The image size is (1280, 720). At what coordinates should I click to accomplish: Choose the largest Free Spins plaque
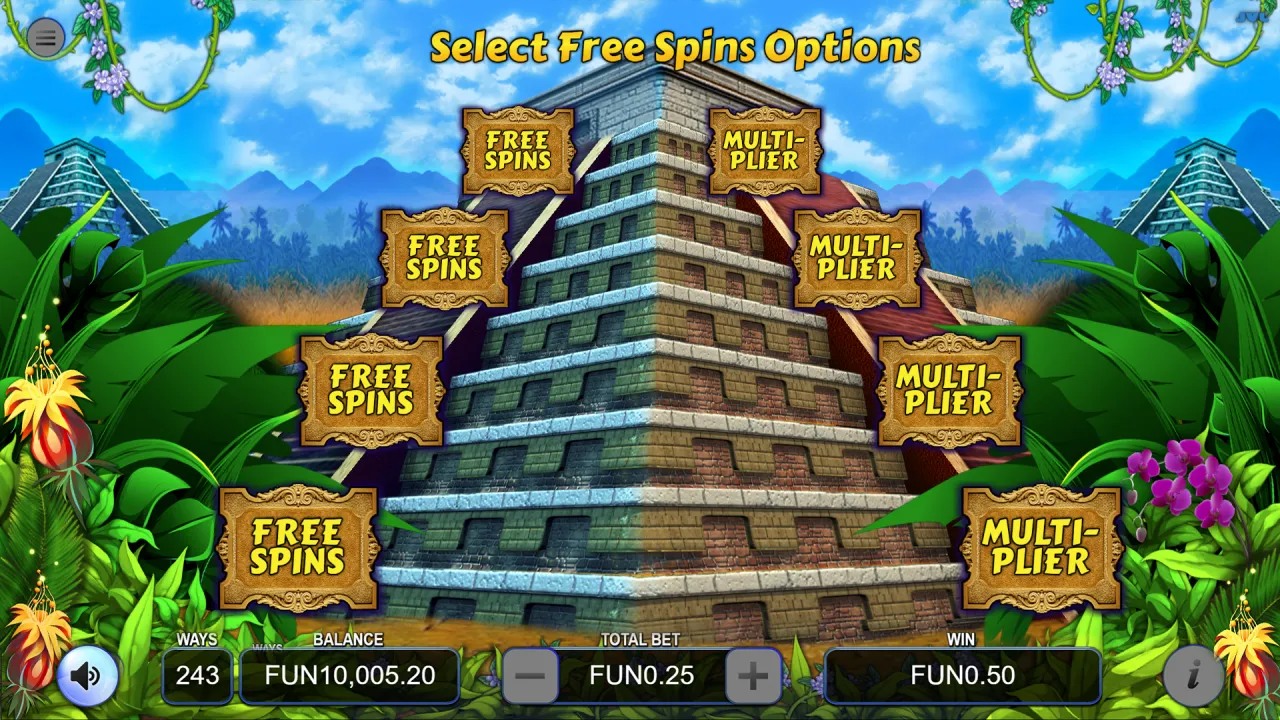(298, 547)
